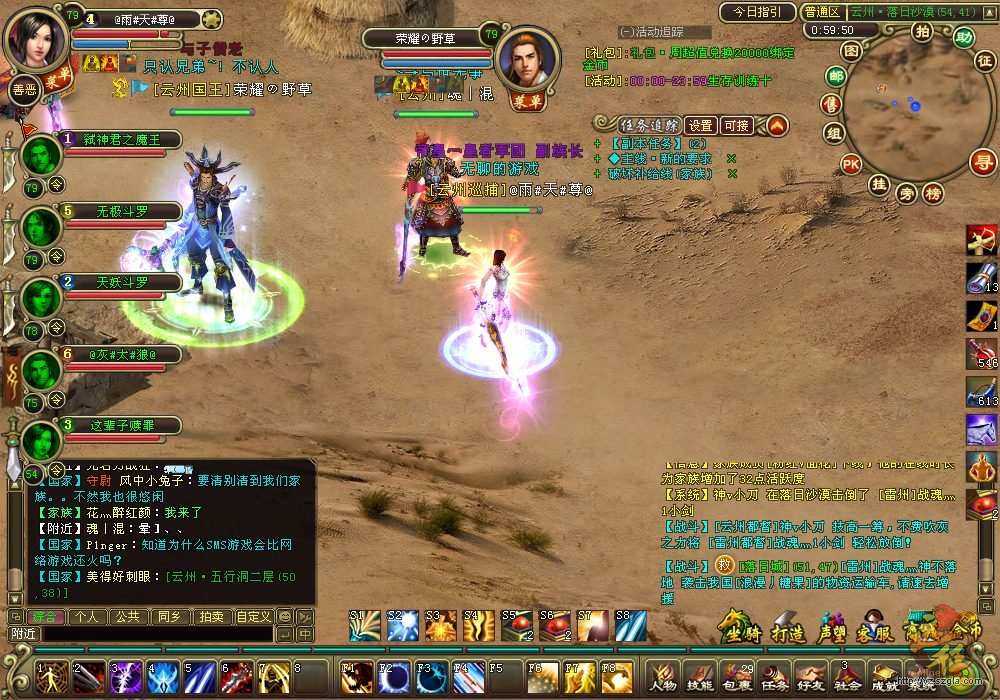Collapse the quest tracker with the orange arrow

(x=777, y=125)
